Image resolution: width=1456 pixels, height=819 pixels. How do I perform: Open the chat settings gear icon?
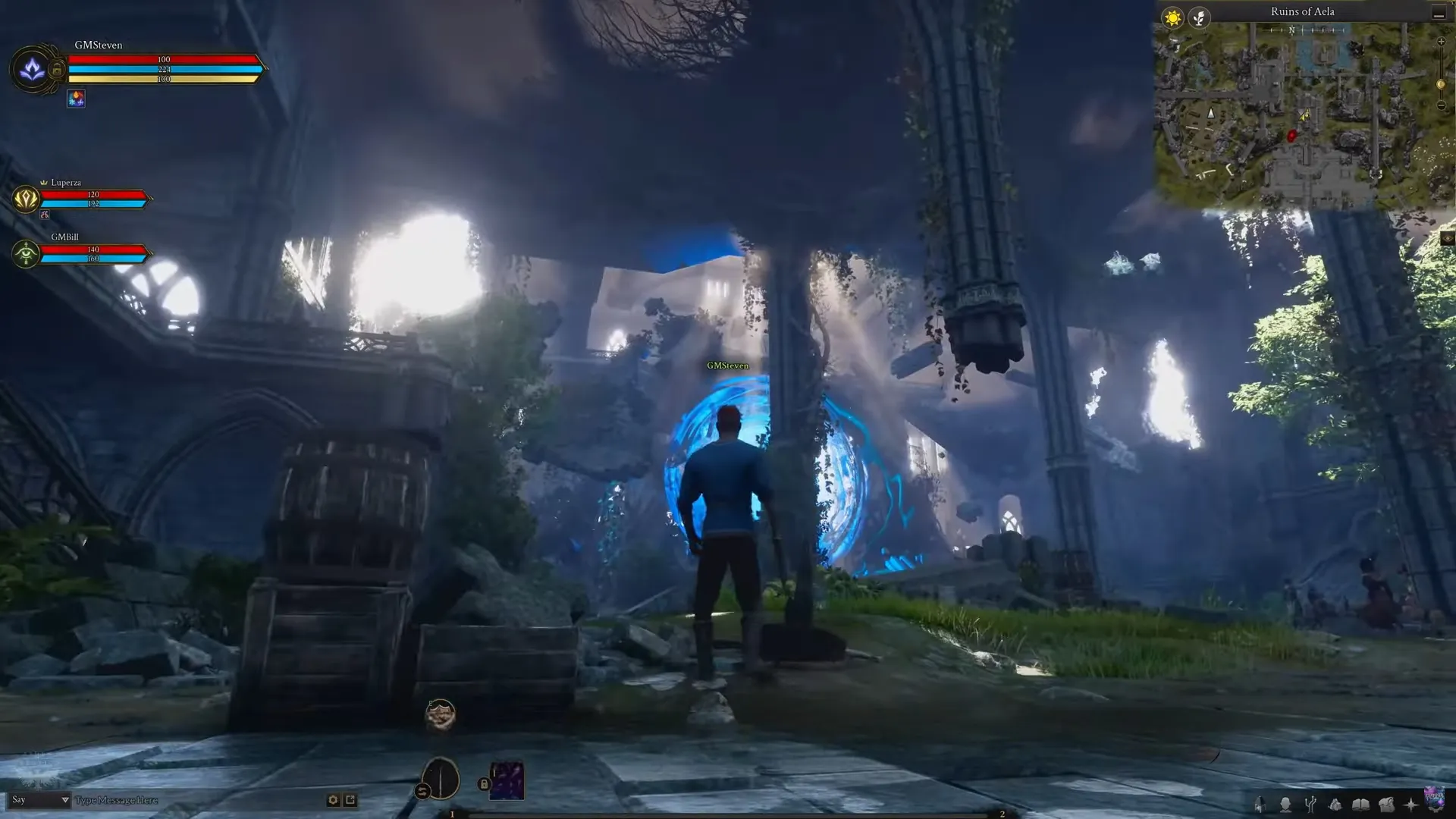tap(332, 799)
